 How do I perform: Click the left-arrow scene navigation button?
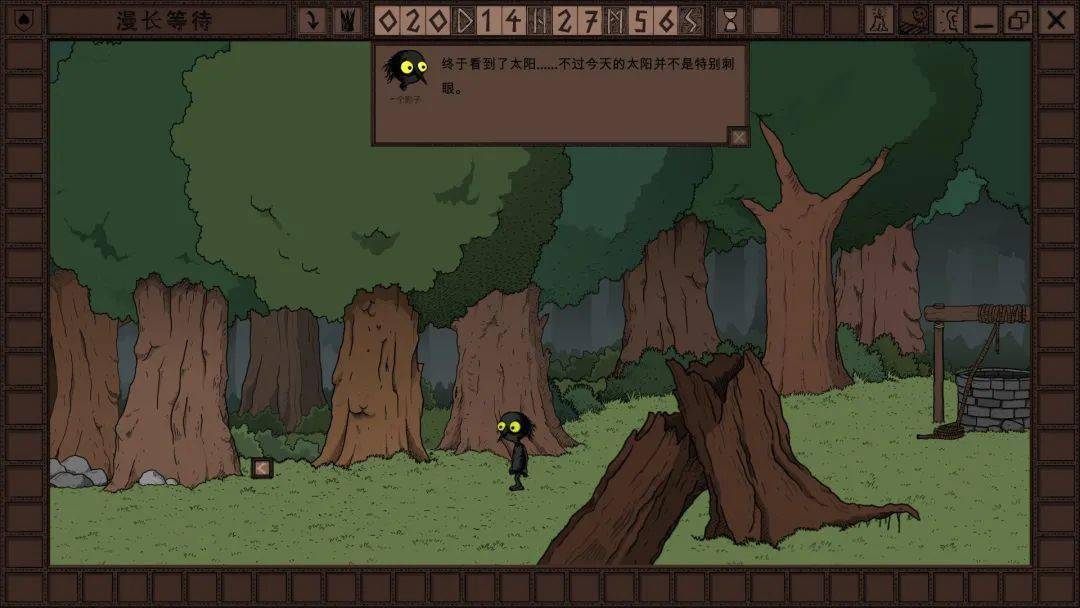coord(262,467)
